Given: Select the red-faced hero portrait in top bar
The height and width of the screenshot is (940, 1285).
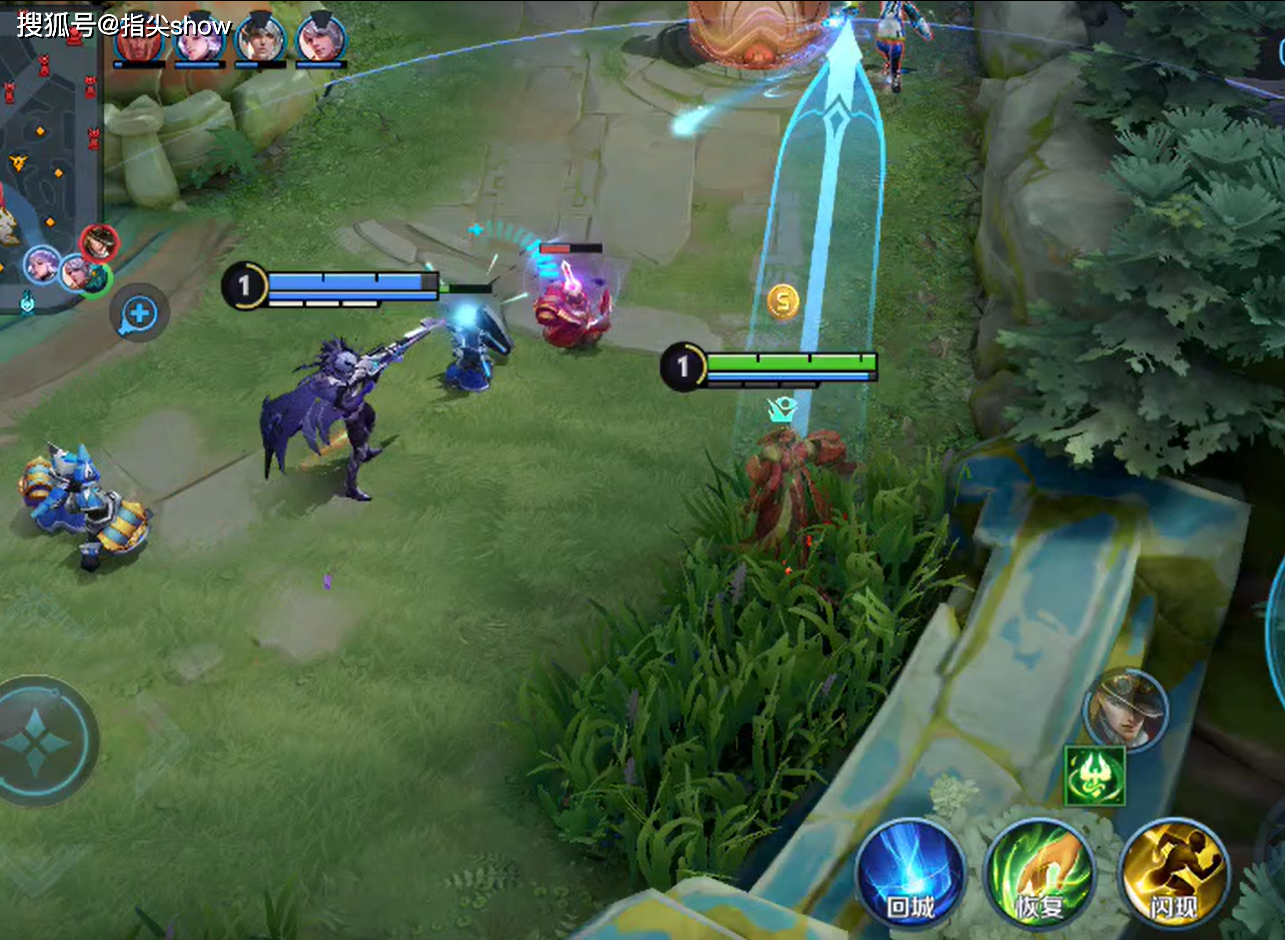Looking at the screenshot, I should pos(137,40).
